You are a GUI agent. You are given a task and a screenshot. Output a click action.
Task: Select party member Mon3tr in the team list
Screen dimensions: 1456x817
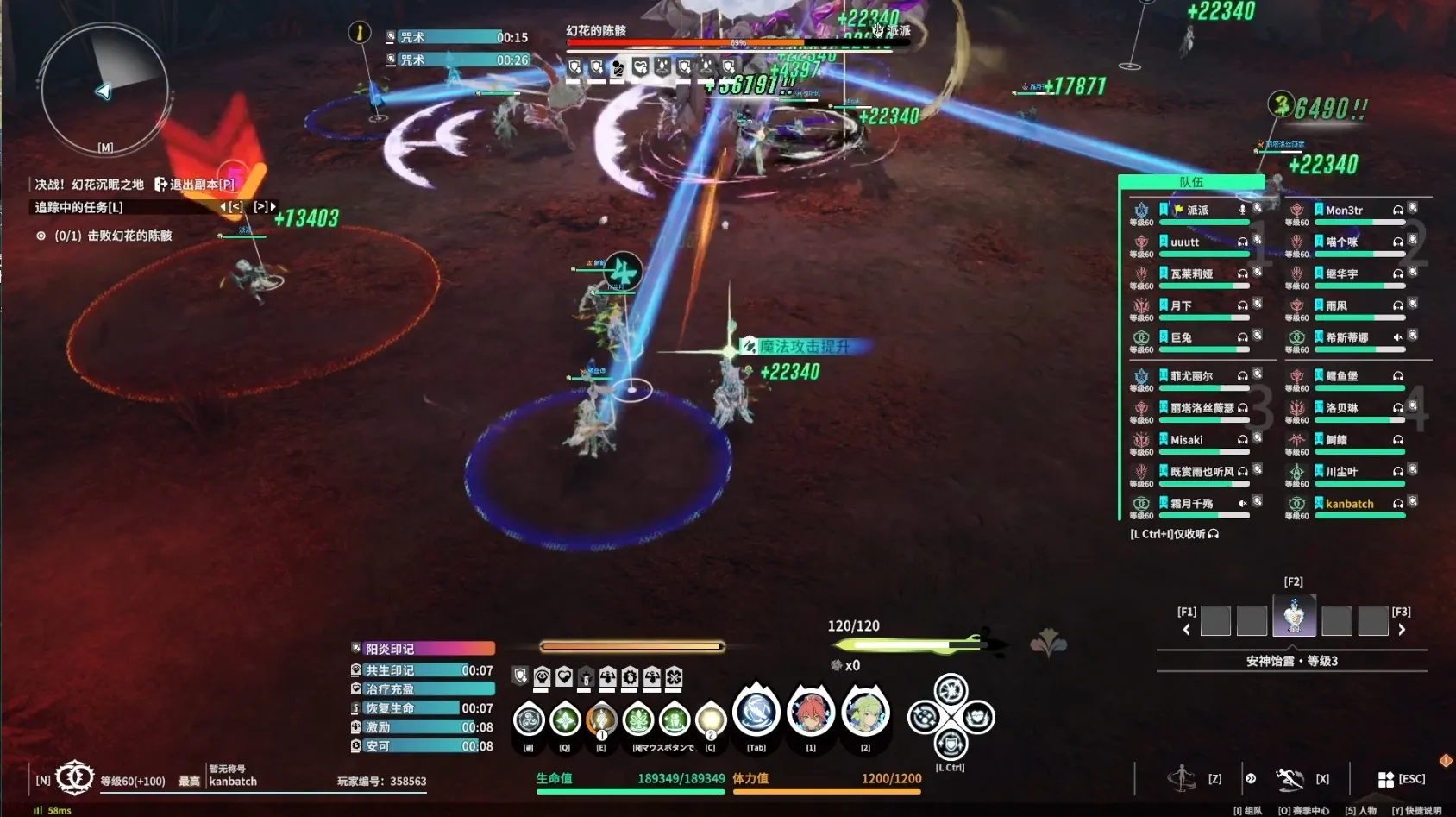pyautogui.click(x=1344, y=211)
